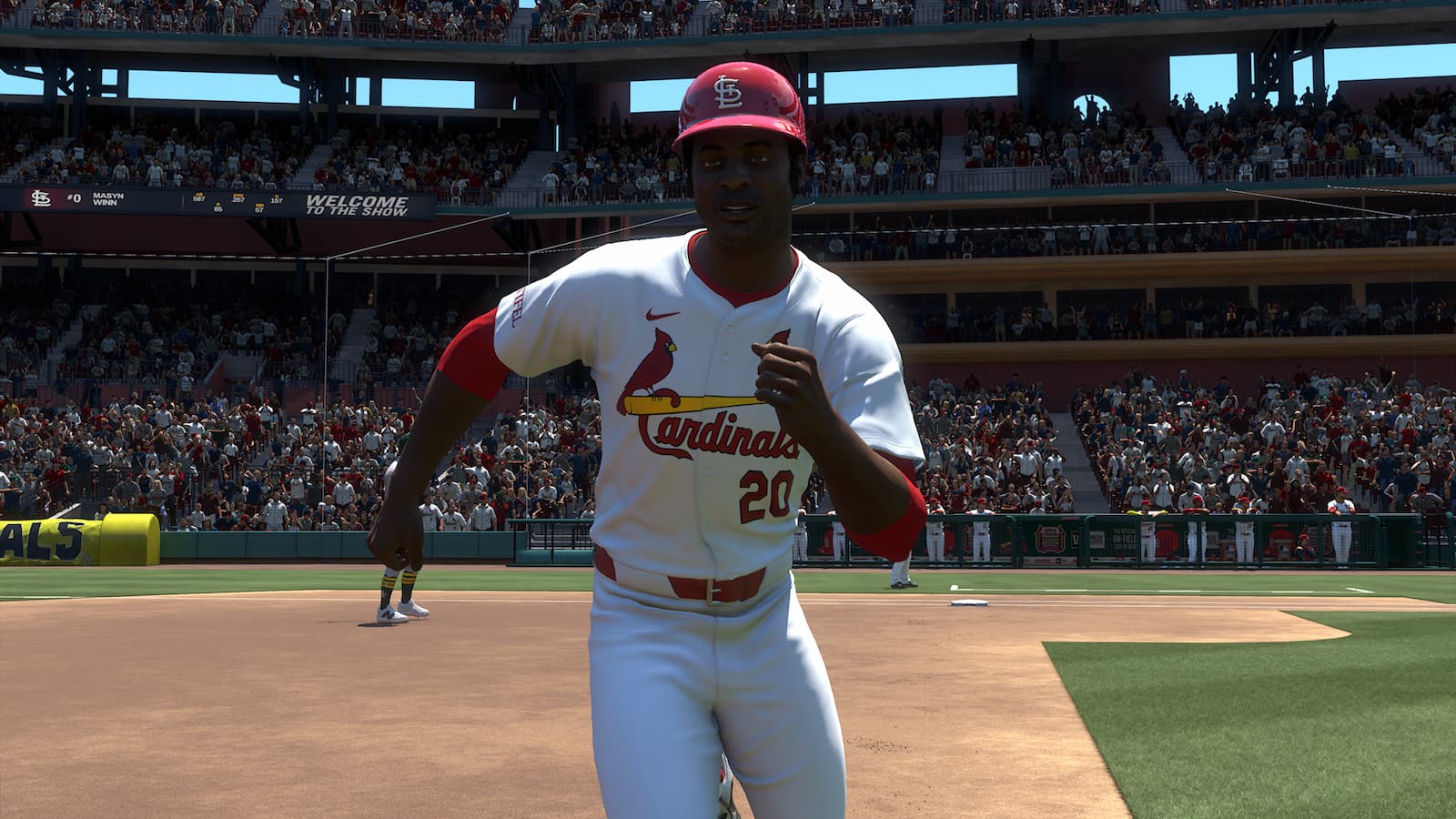Select the R 85 stat value
This screenshot has width=1456, height=819.
217,207
